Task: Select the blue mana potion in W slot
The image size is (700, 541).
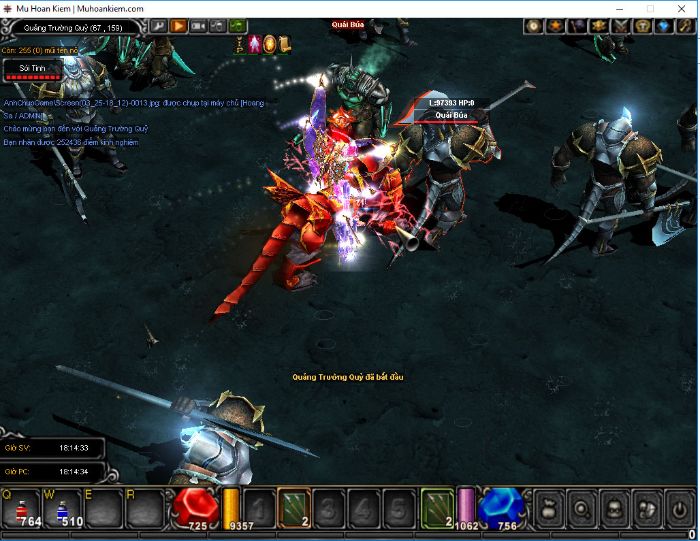Action: pyautogui.click(x=62, y=510)
